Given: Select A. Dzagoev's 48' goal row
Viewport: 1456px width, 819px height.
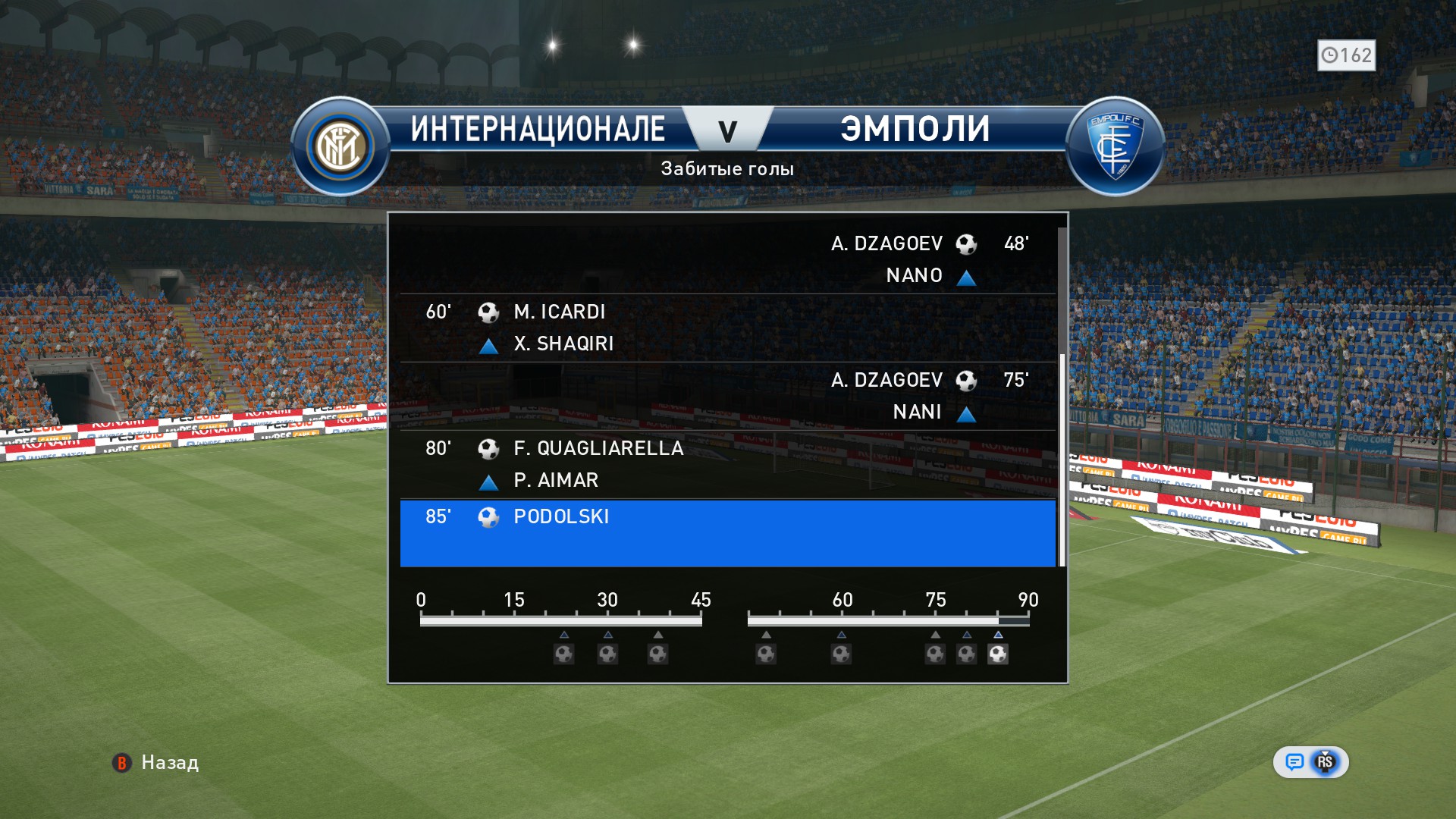Looking at the screenshot, I should pos(727,259).
